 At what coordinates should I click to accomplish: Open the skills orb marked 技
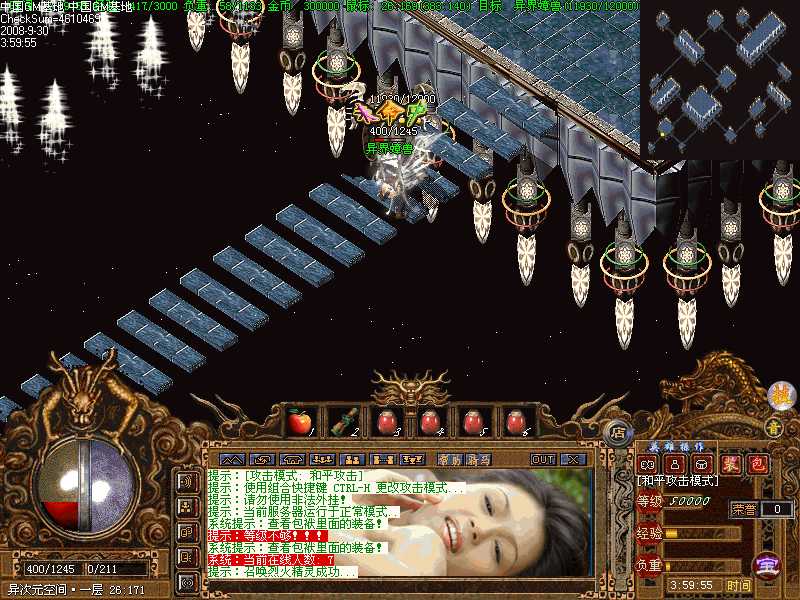780,395
